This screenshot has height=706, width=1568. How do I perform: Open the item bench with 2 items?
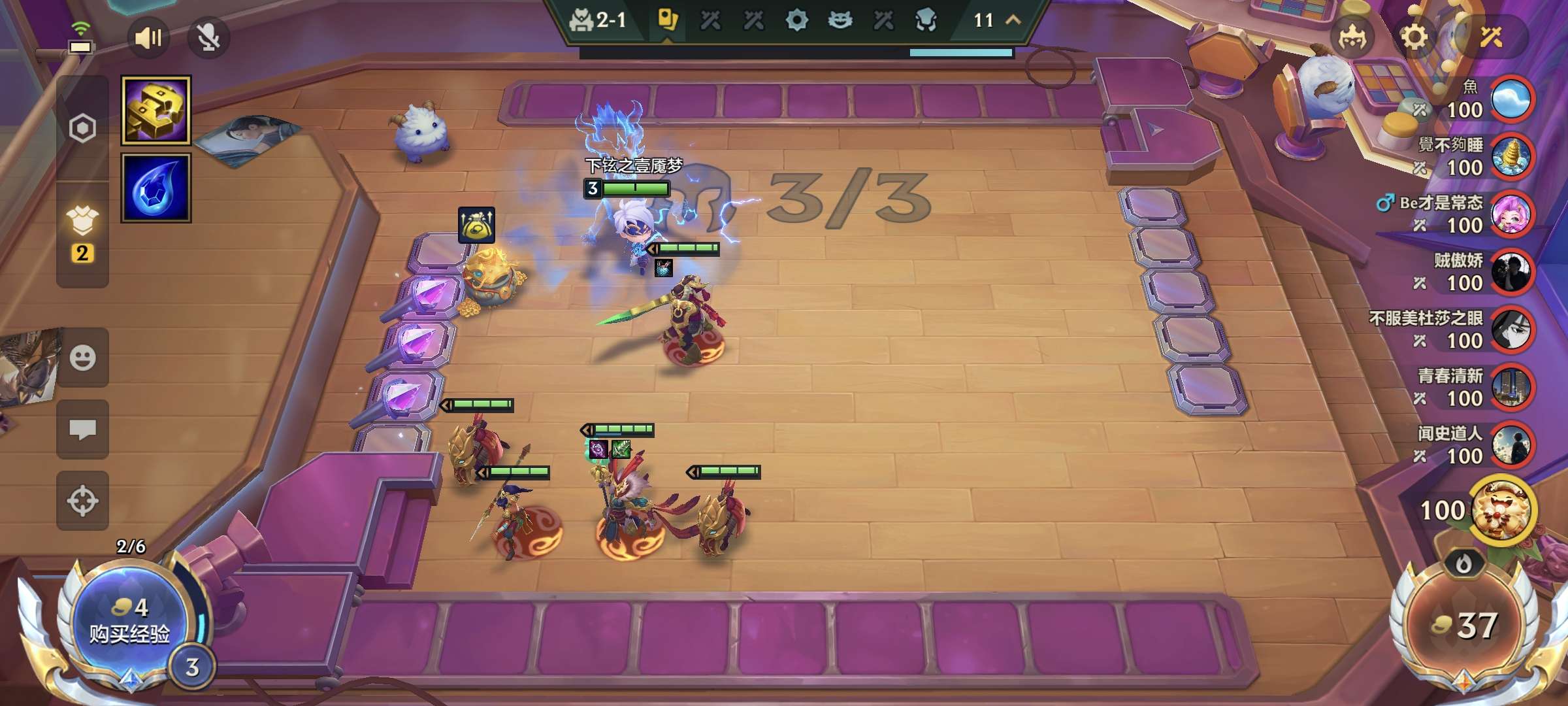point(82,233)
